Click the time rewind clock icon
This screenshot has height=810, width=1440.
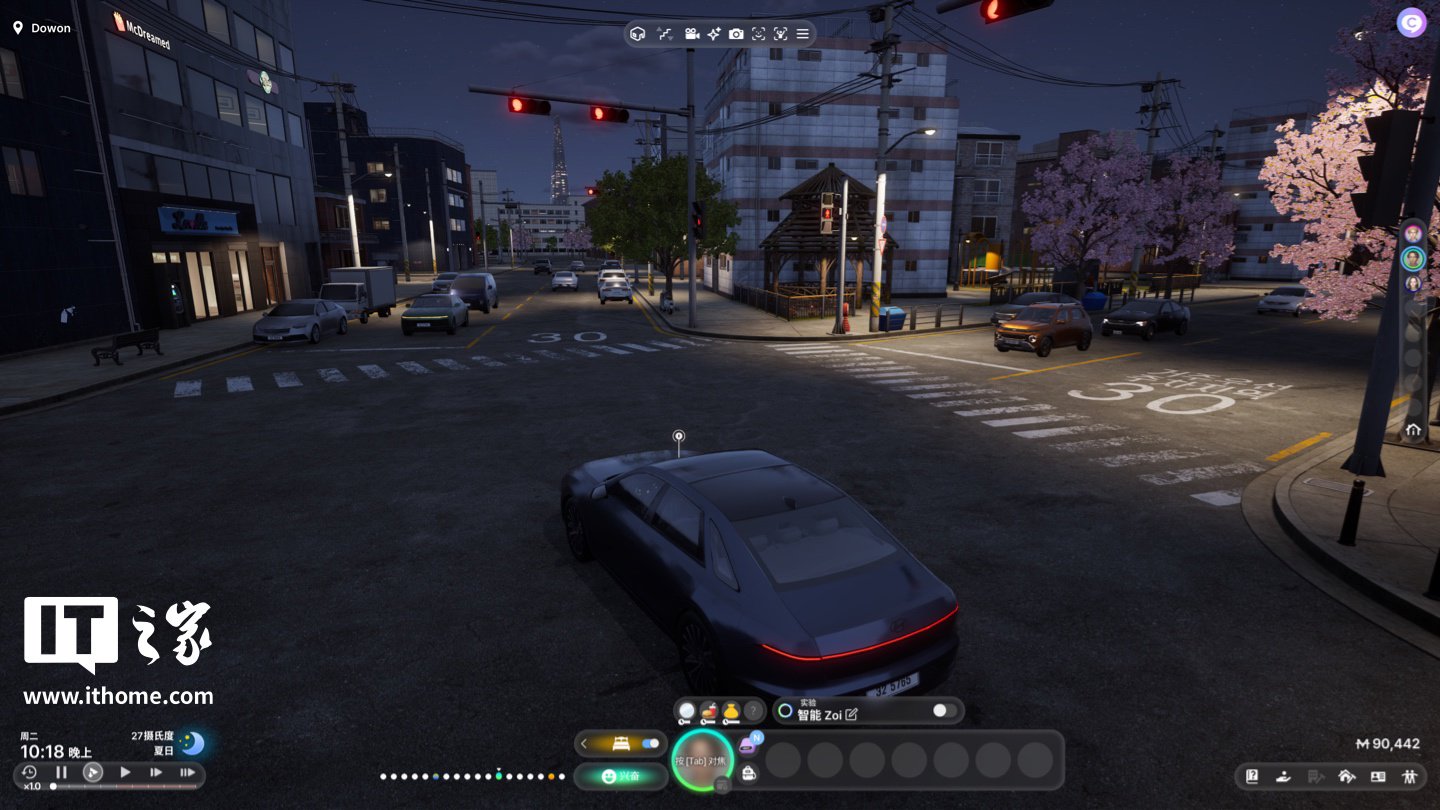[x=30, y=772]
